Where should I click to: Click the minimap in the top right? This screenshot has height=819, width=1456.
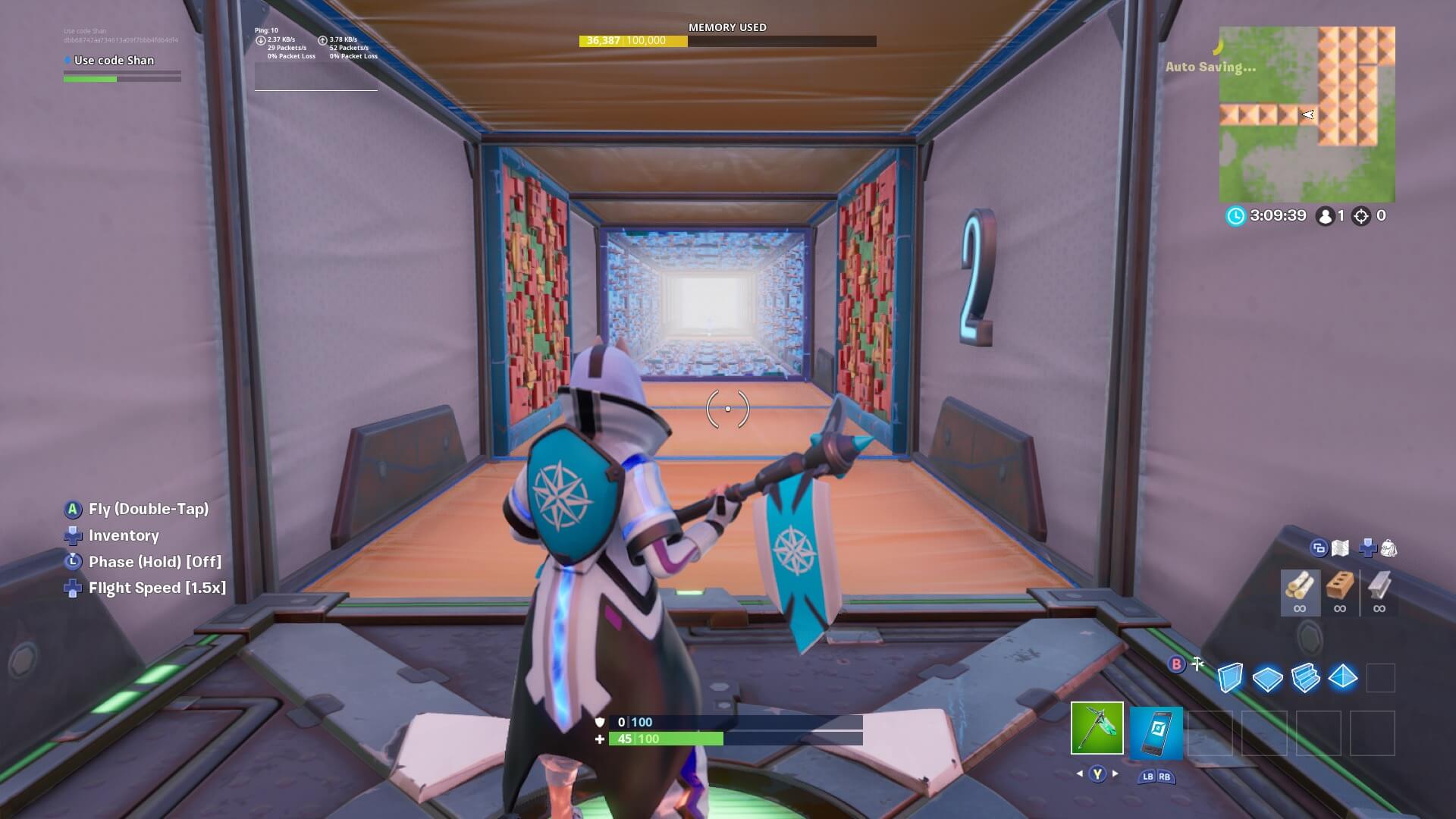1307,114
